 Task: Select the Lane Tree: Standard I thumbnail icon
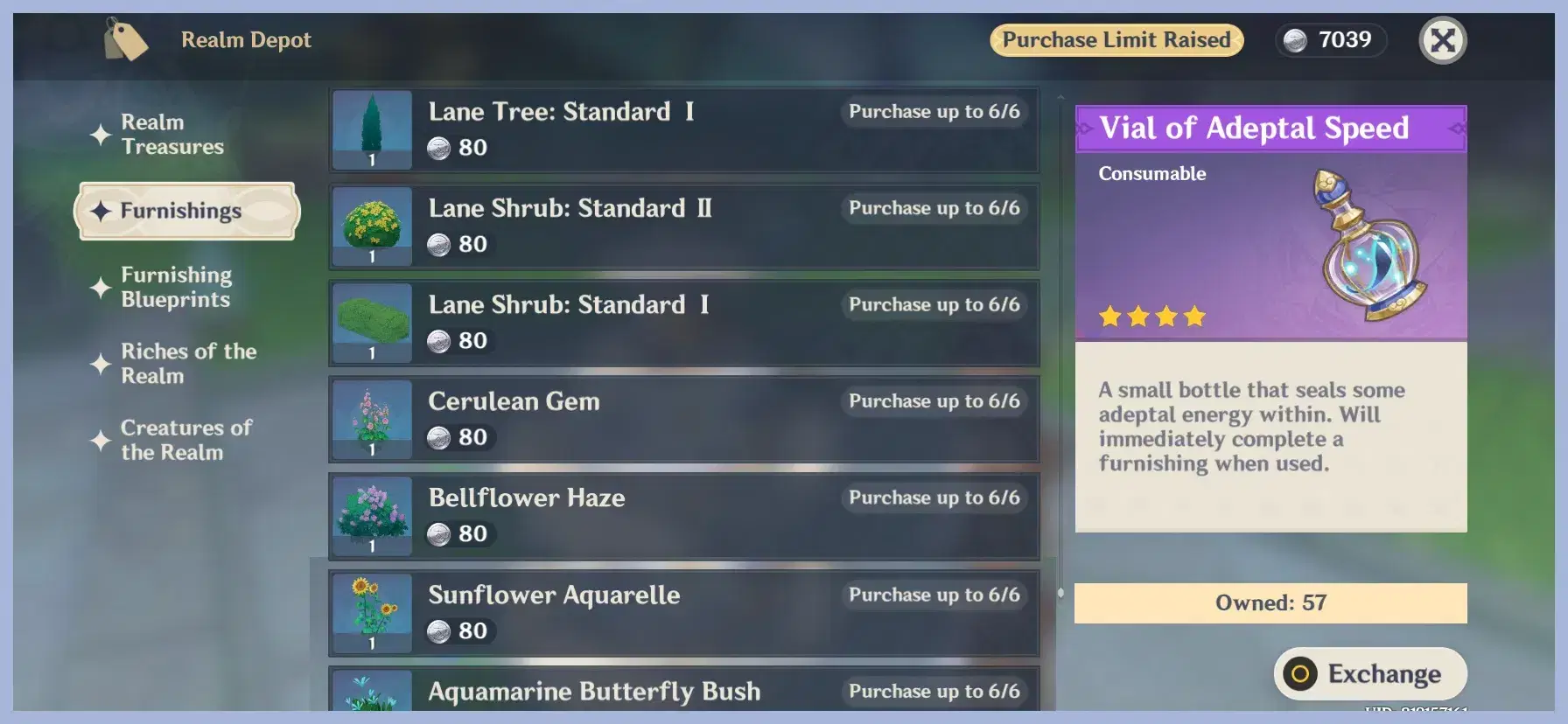tap(371, 129)
